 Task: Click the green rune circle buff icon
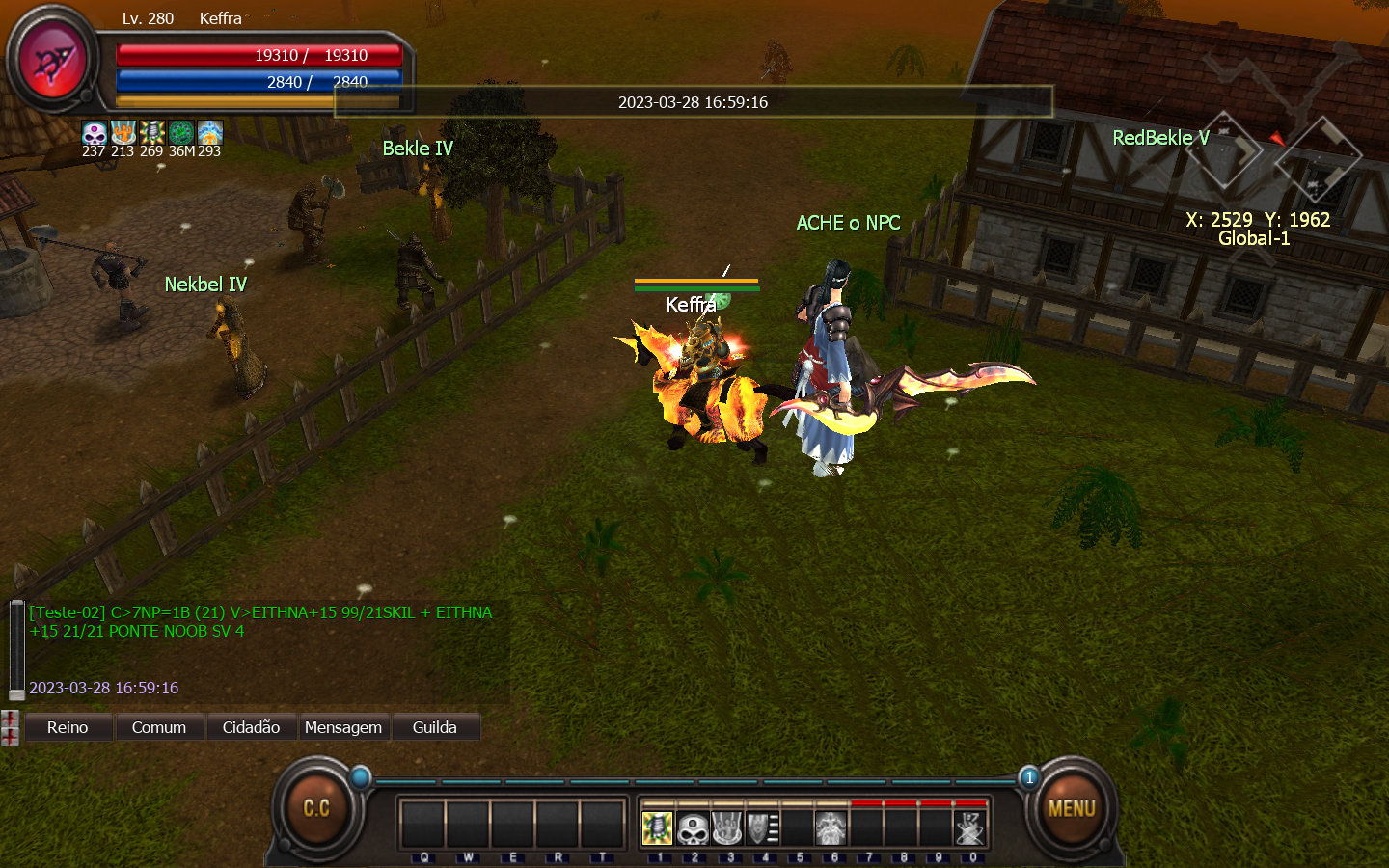tap(181, 132)
